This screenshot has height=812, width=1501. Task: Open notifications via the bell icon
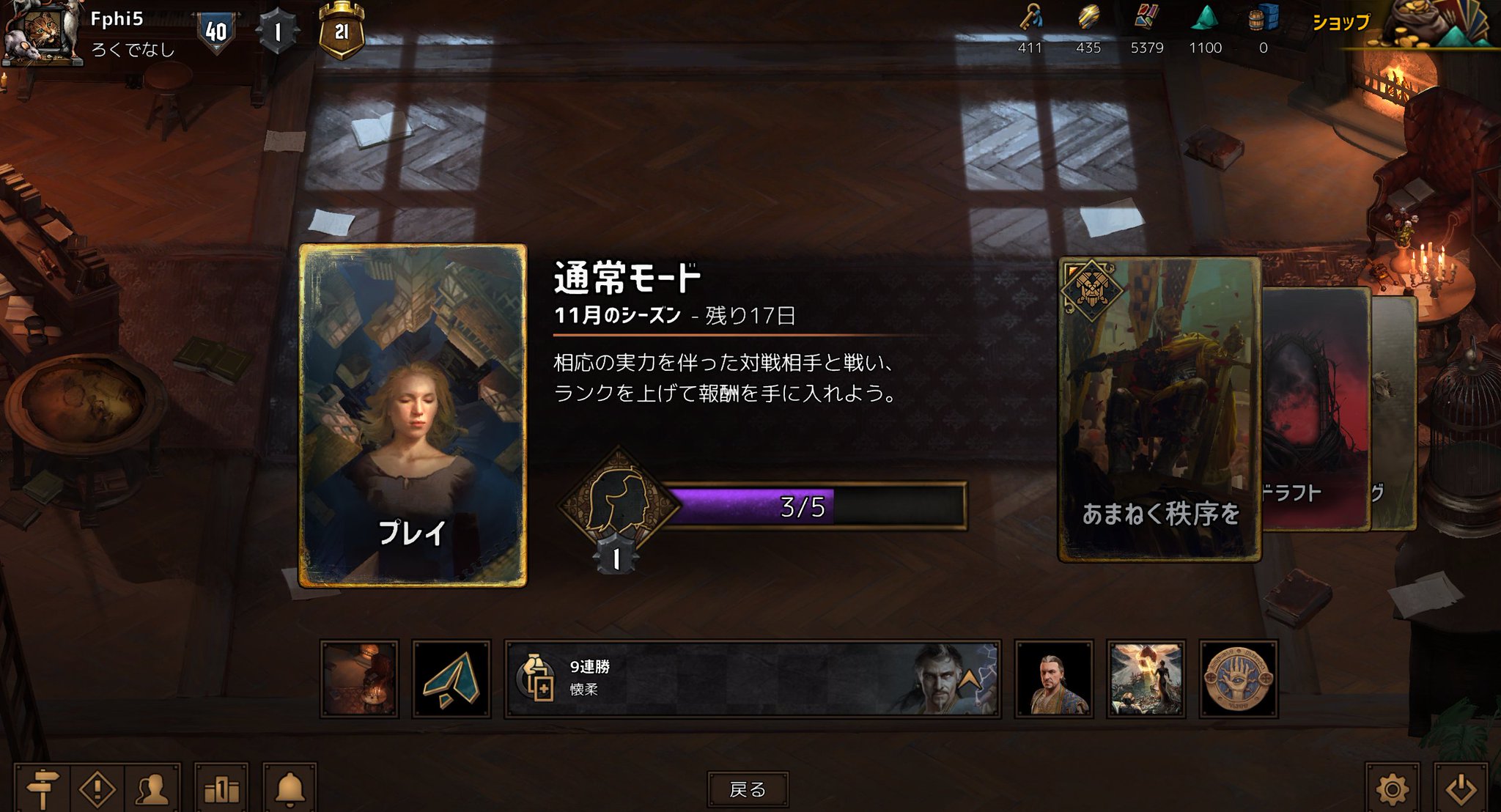click(x=290, y=779)
